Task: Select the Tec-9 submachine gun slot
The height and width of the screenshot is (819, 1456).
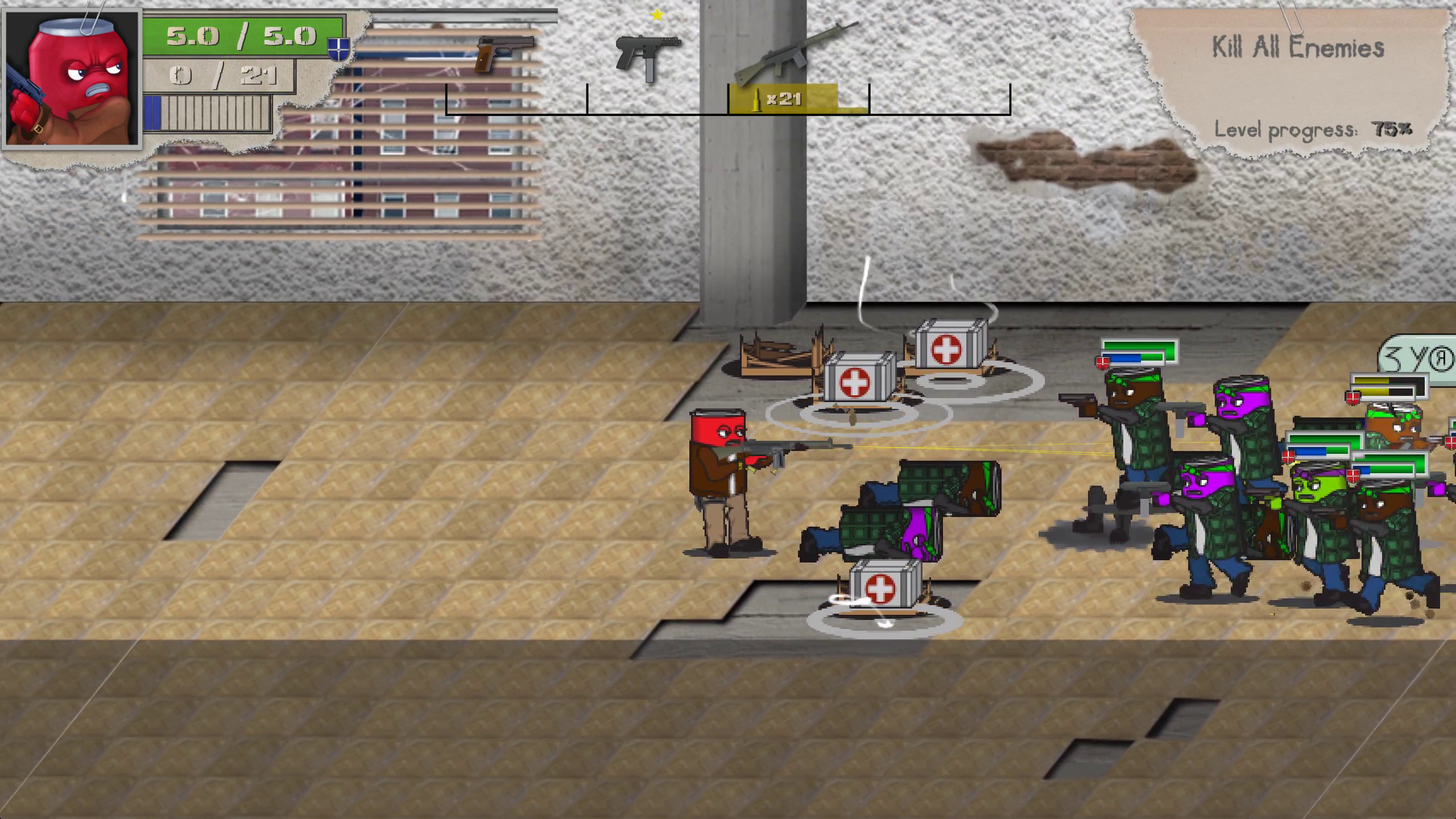Action: click(x=648, y=57)
